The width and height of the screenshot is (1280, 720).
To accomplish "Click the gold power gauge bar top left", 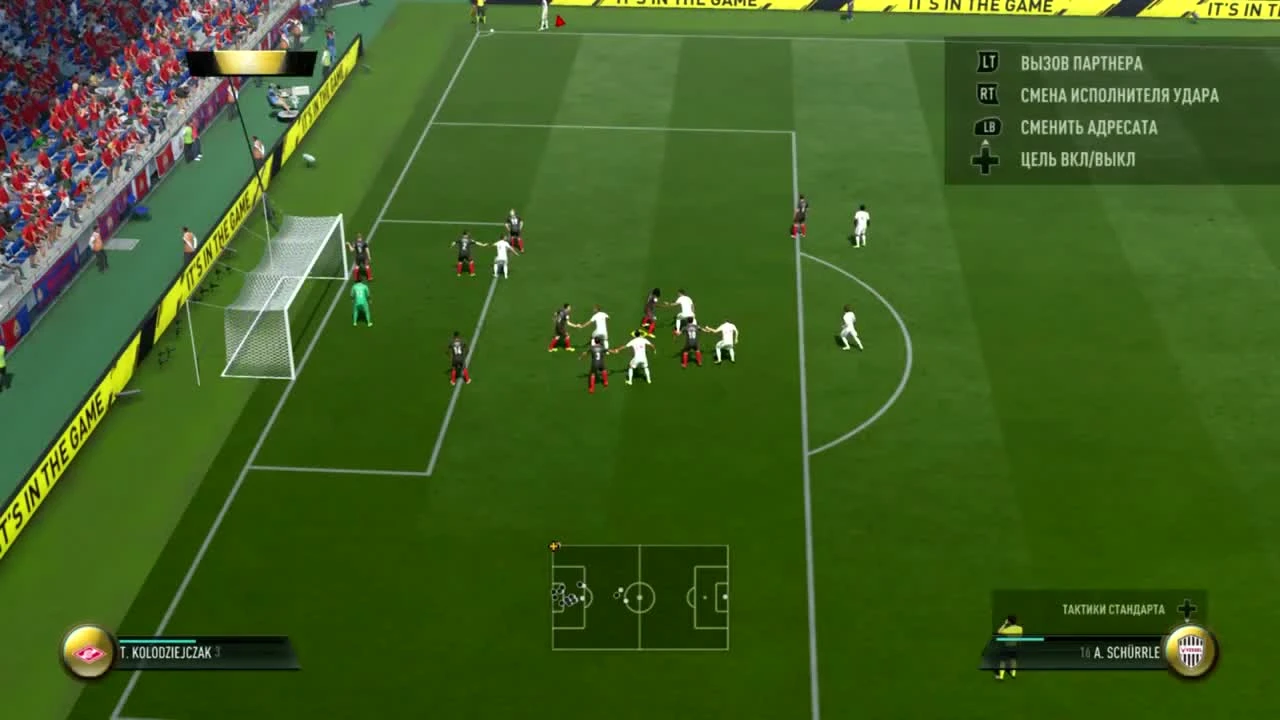I will coord(250,65).
